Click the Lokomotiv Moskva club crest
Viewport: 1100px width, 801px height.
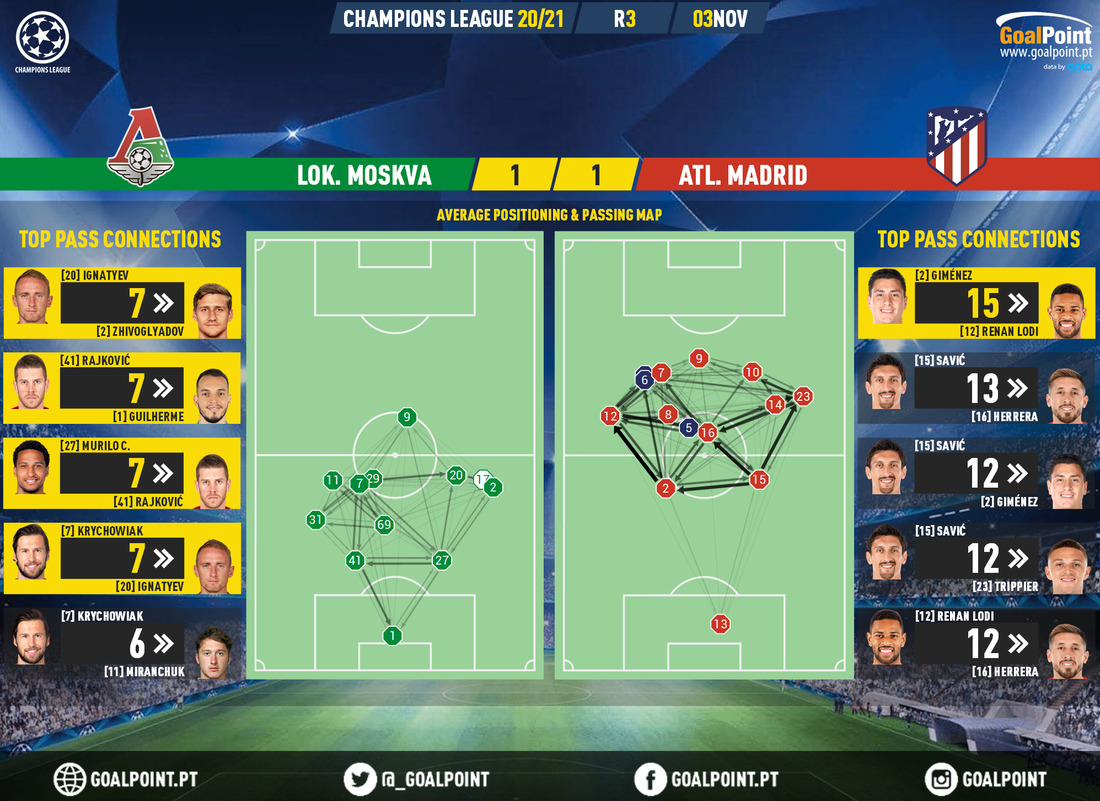click(x=141, y=150)
